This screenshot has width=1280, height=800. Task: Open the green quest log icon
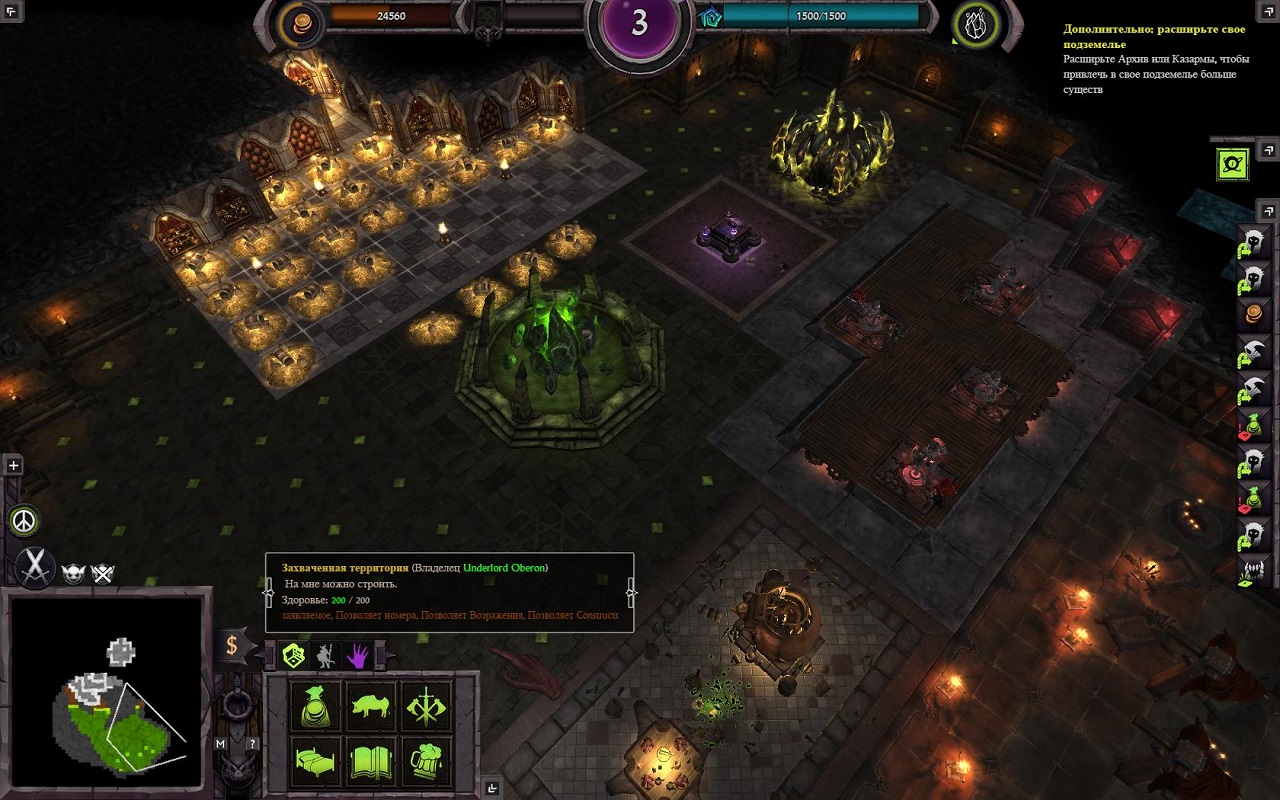pyautogui.click(x=1232, y=163)
